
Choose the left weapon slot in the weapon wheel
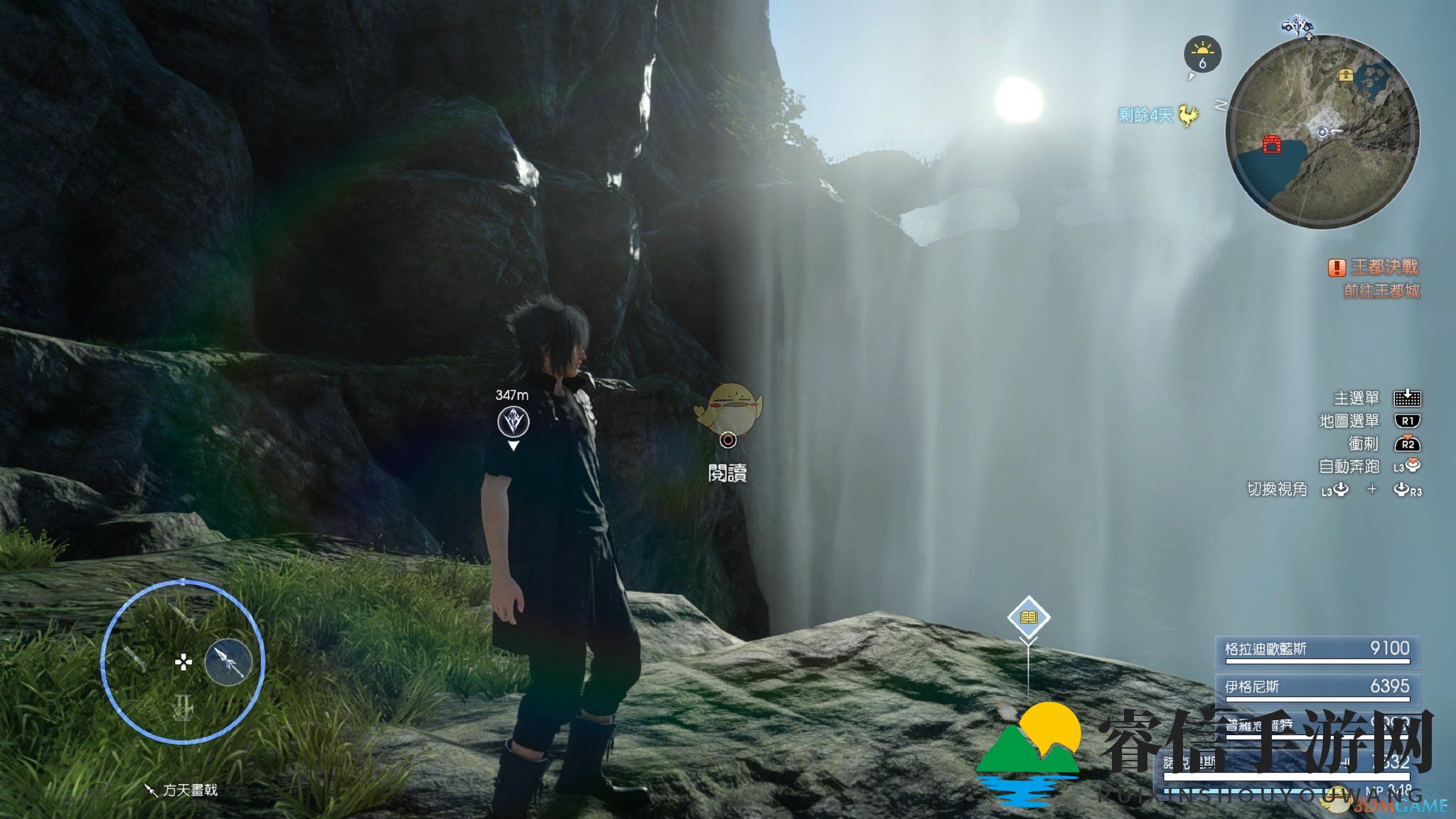(x=135, y=660)
